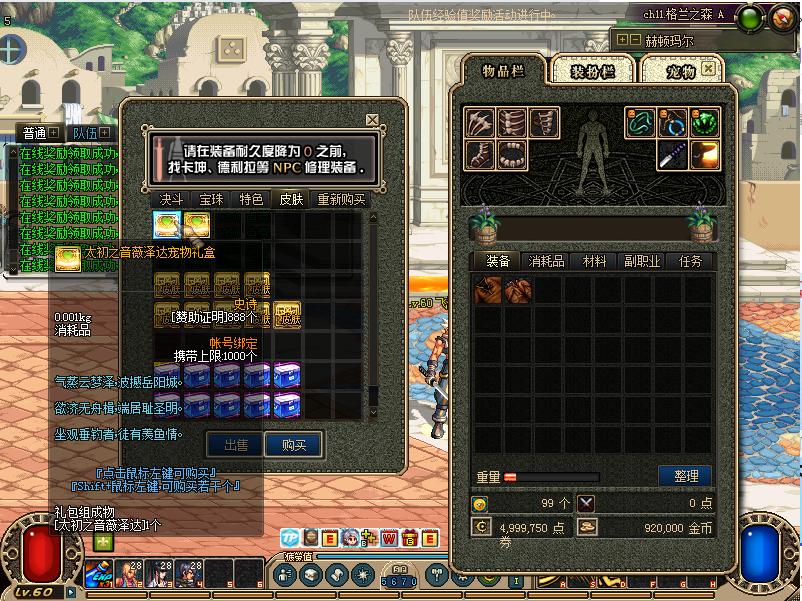Switch to the 决斗 shop tab

coord(172,199)
